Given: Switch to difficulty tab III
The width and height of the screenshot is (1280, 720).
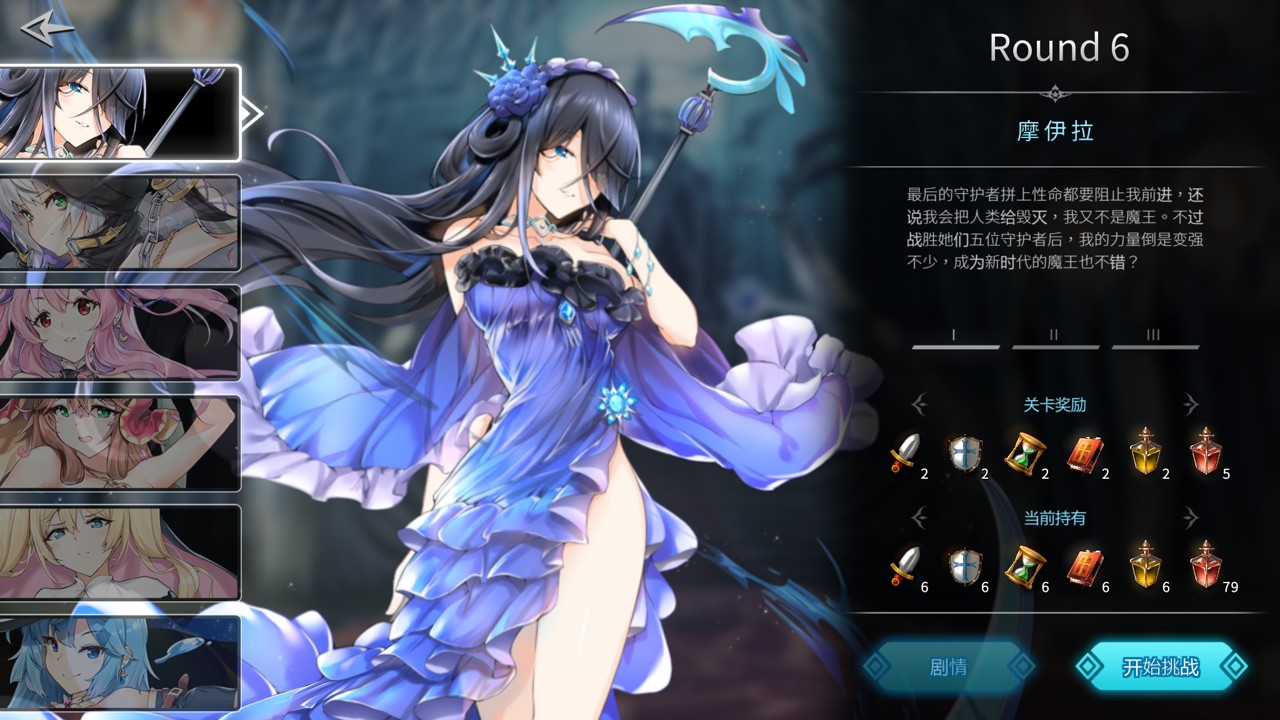Looking at the screenshot, I should tap(1154, 338).
